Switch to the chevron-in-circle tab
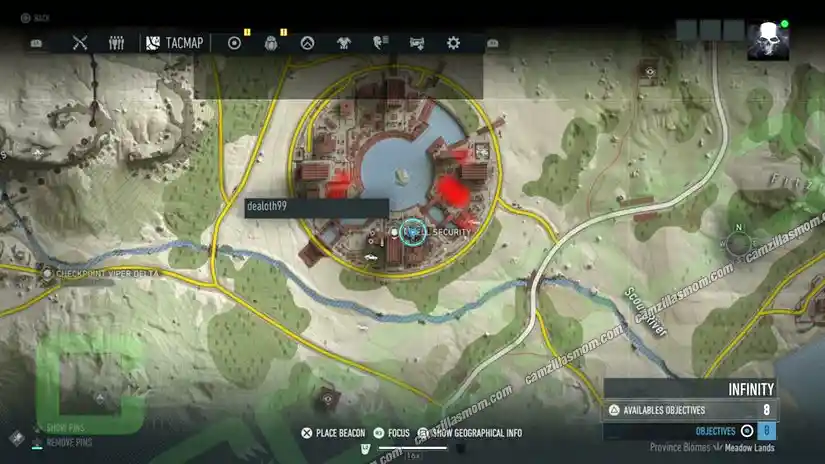Screen dimensions: 825x464 point(308,43)
